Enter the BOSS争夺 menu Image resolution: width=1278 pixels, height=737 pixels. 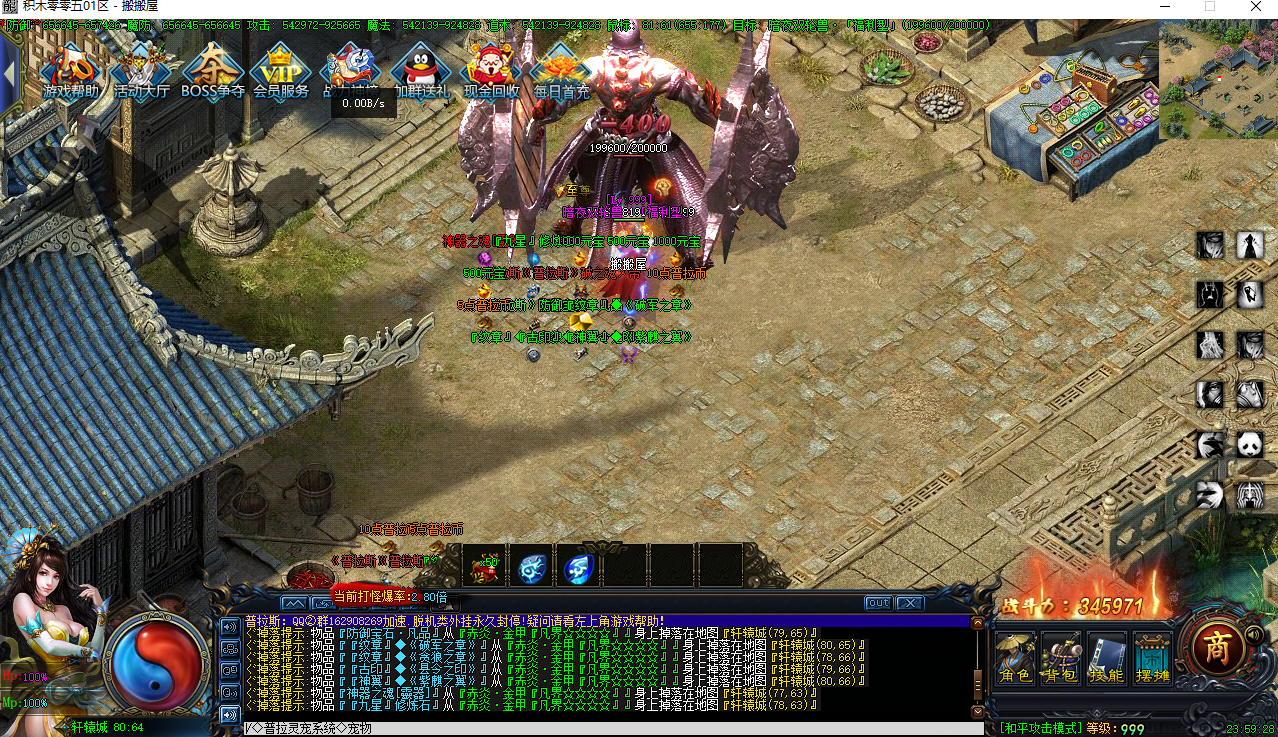(x=212, y=70)
